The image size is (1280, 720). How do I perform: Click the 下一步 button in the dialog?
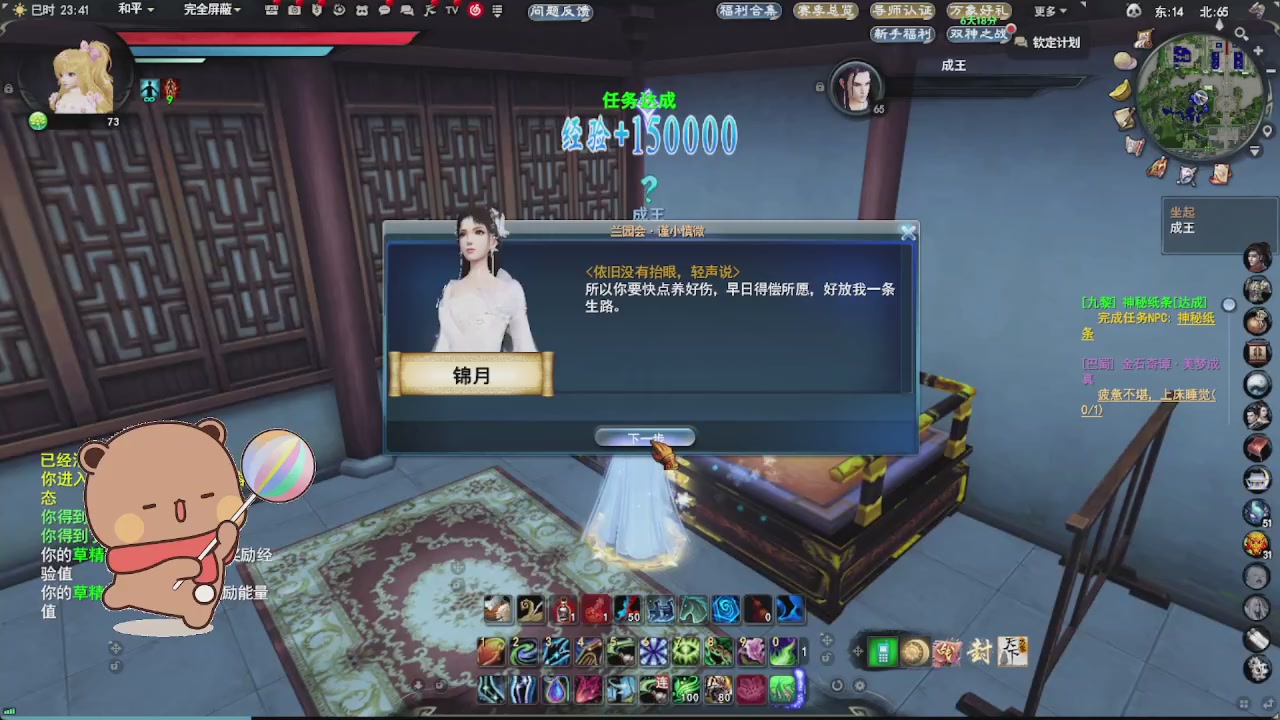coord(645,436)
